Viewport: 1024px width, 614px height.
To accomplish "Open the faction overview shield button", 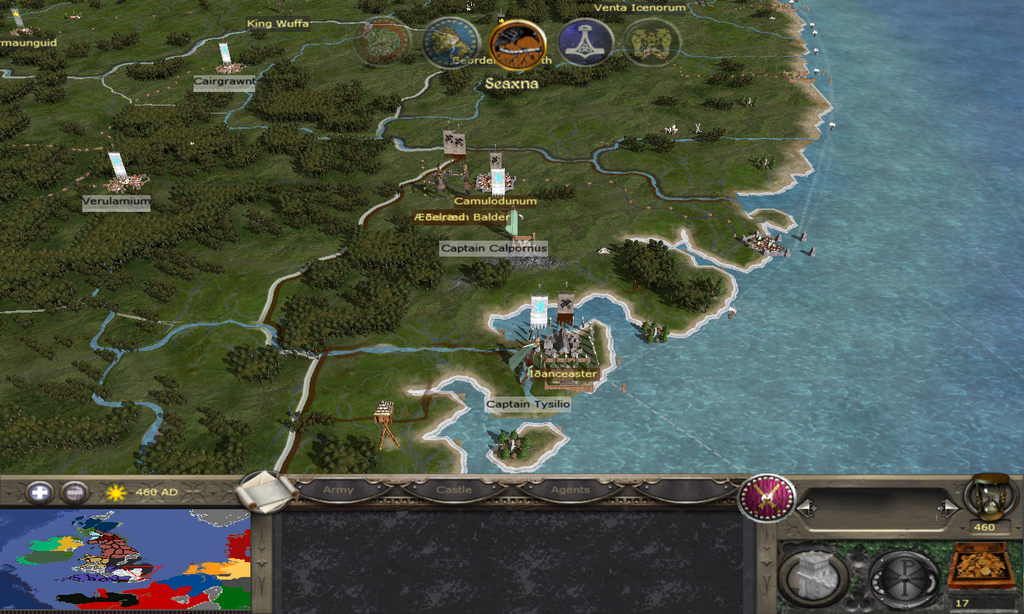I will [767, 497].
